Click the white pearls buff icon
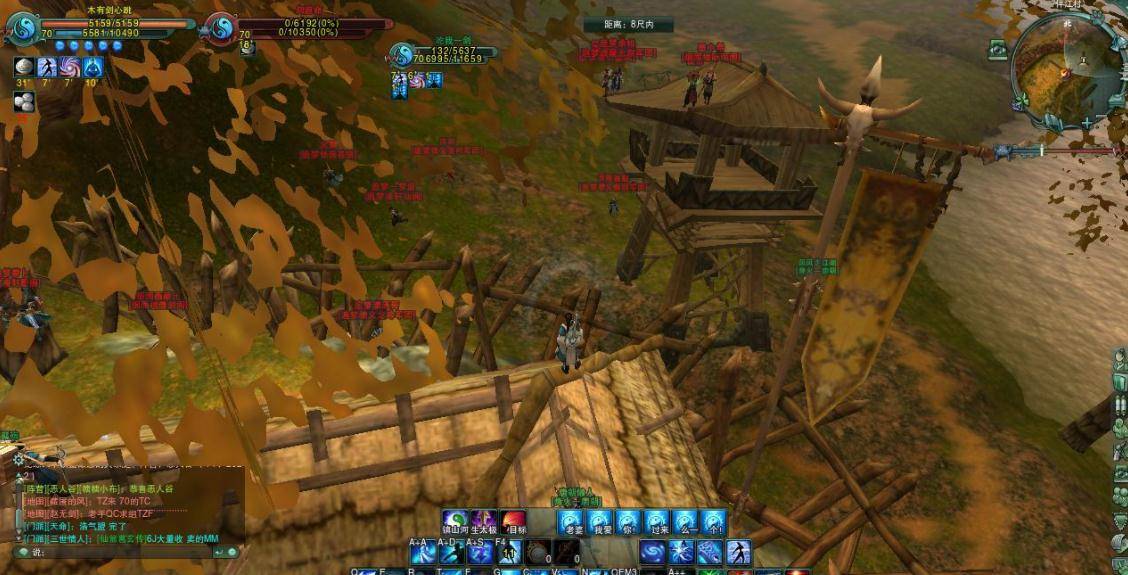The width and height of the screenshot is (1128, 575). 24,101
